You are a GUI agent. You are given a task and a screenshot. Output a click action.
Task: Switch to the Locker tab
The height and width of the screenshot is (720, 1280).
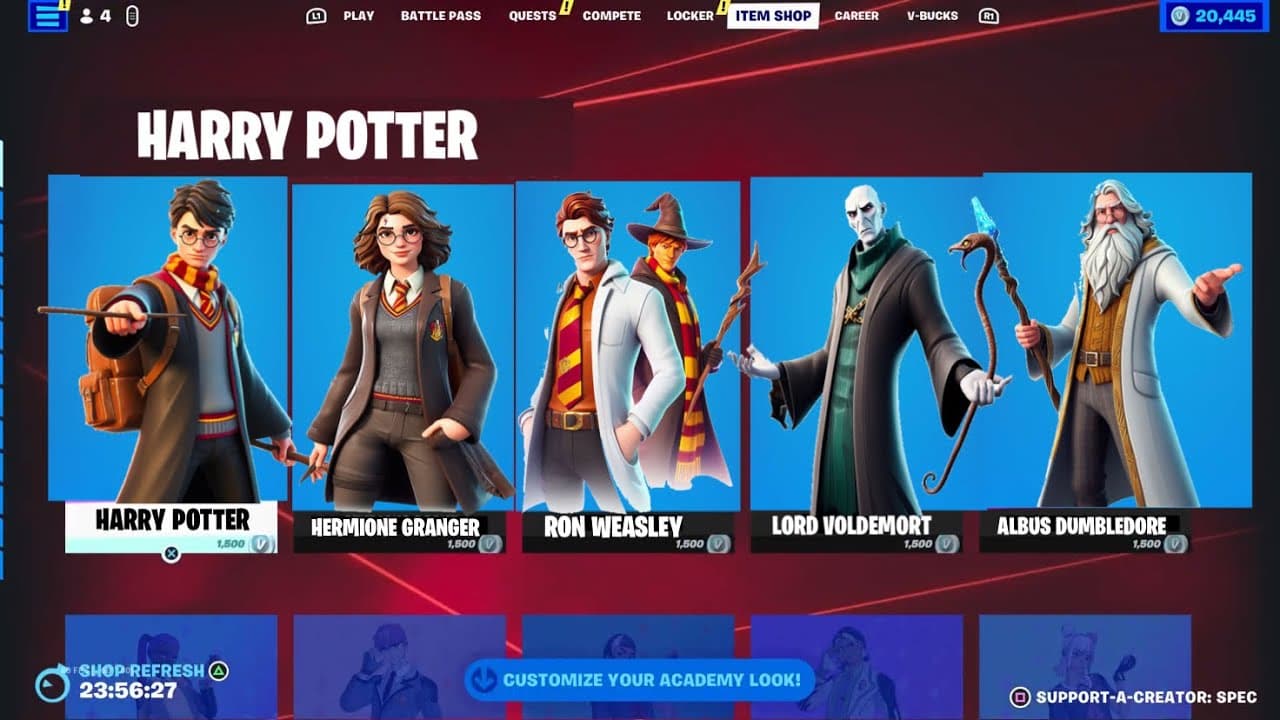click(x=689, y=15)
